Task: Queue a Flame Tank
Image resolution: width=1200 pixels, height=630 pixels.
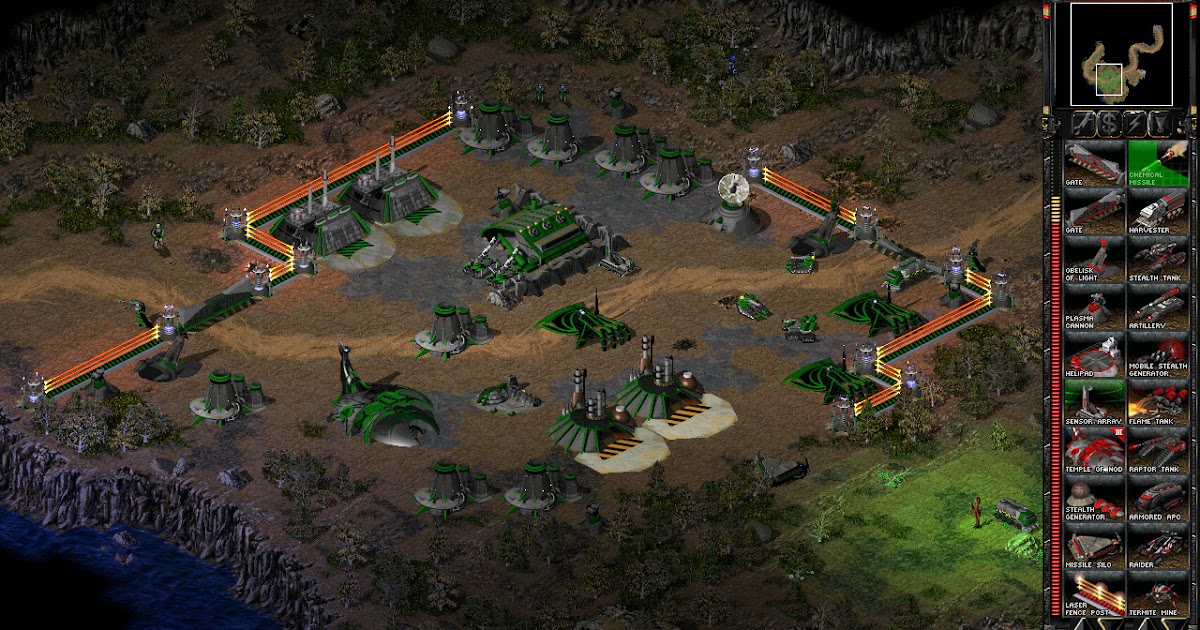Action: tap(1158, 403)
